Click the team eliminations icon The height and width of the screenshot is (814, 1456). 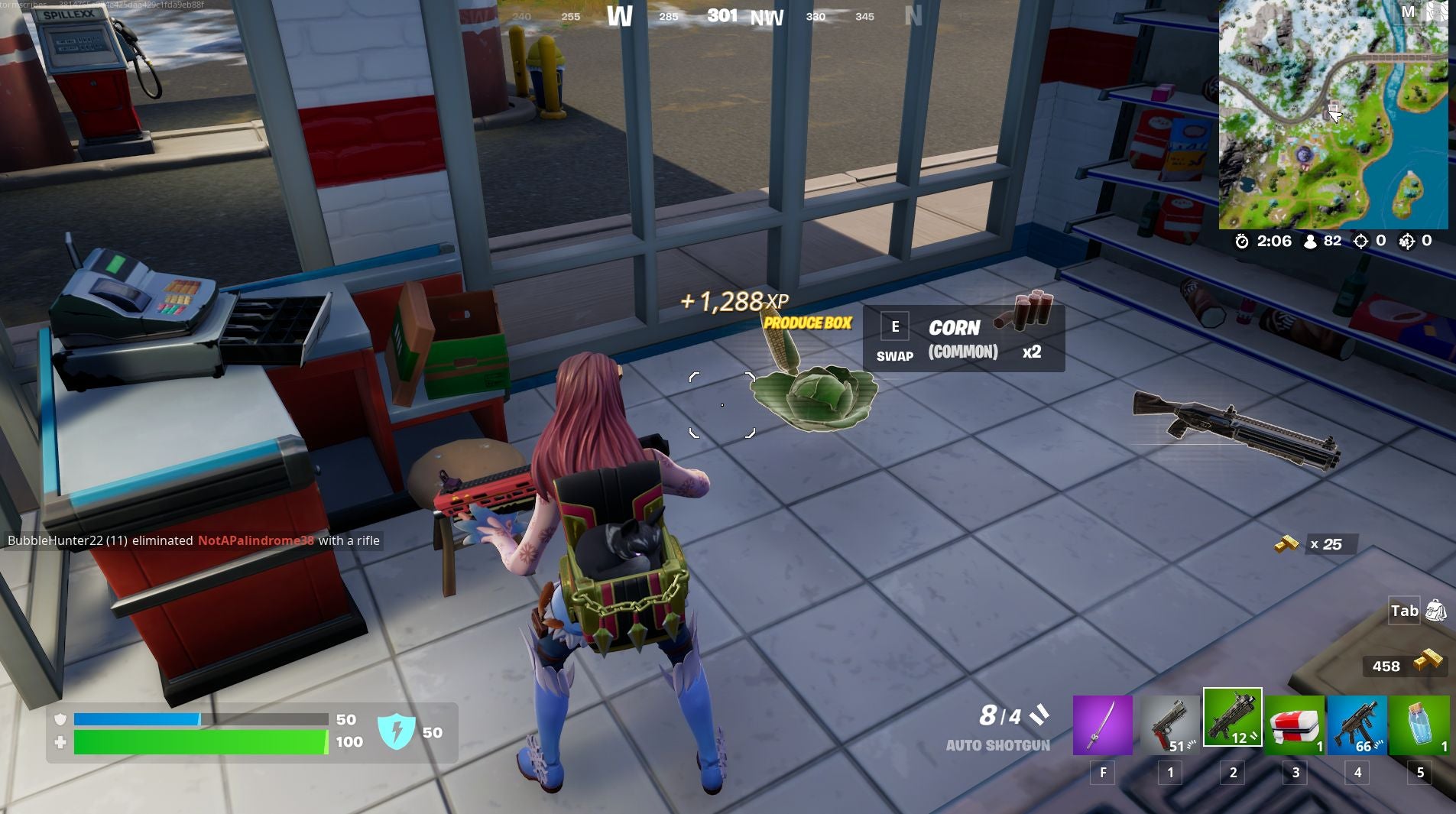[x=1409, y=241]
